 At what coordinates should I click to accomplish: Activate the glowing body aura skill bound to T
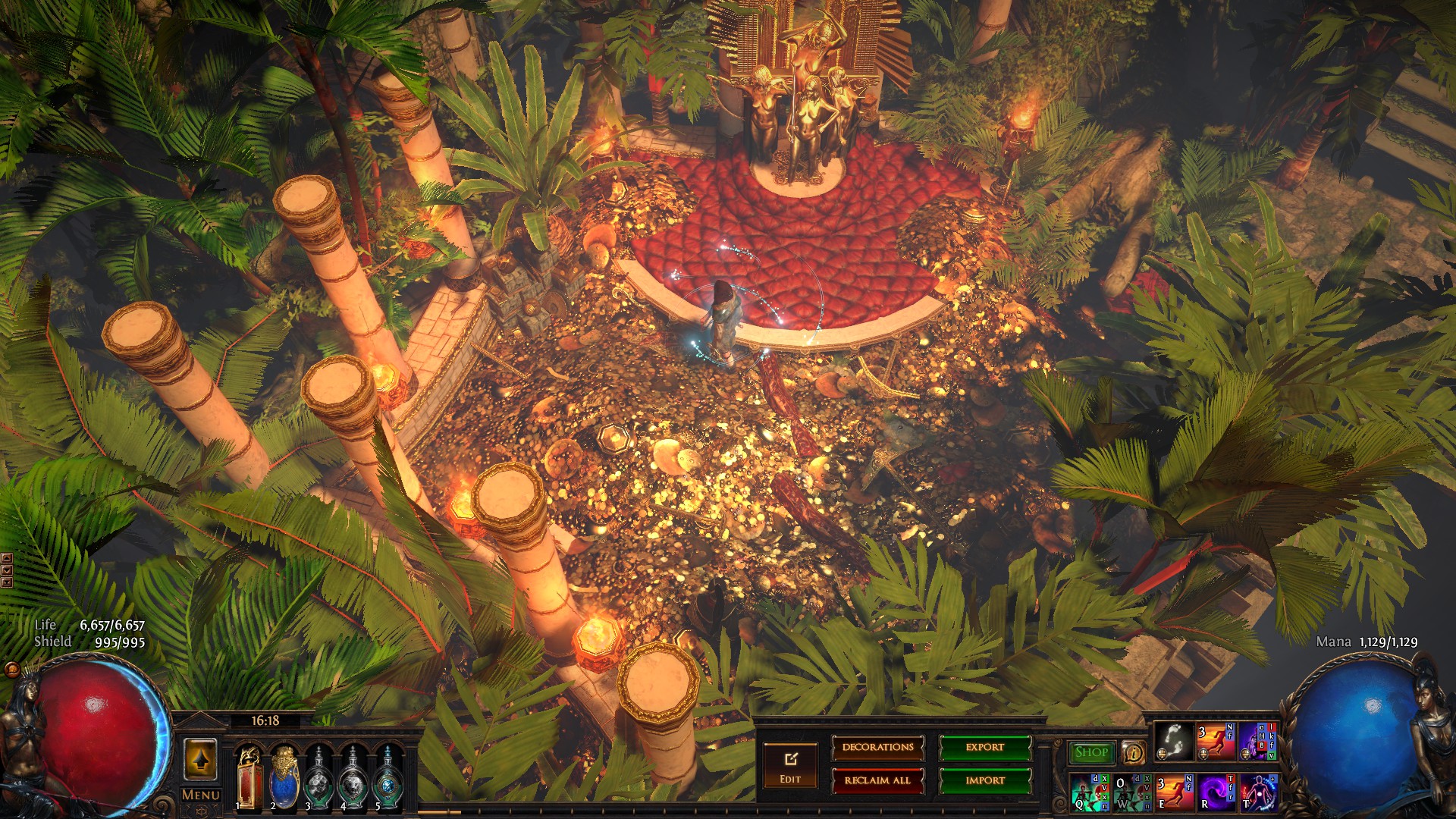click(x=1257, y=792)
